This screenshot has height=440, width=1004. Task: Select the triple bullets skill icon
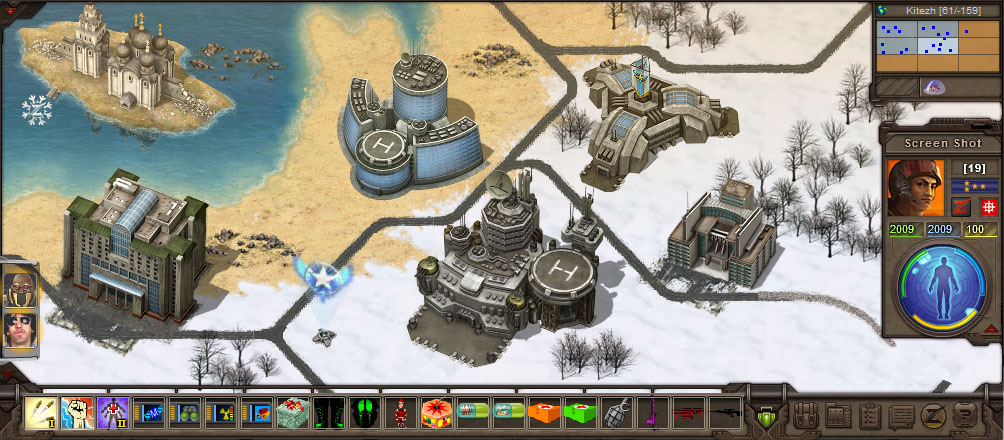[41, 412]
